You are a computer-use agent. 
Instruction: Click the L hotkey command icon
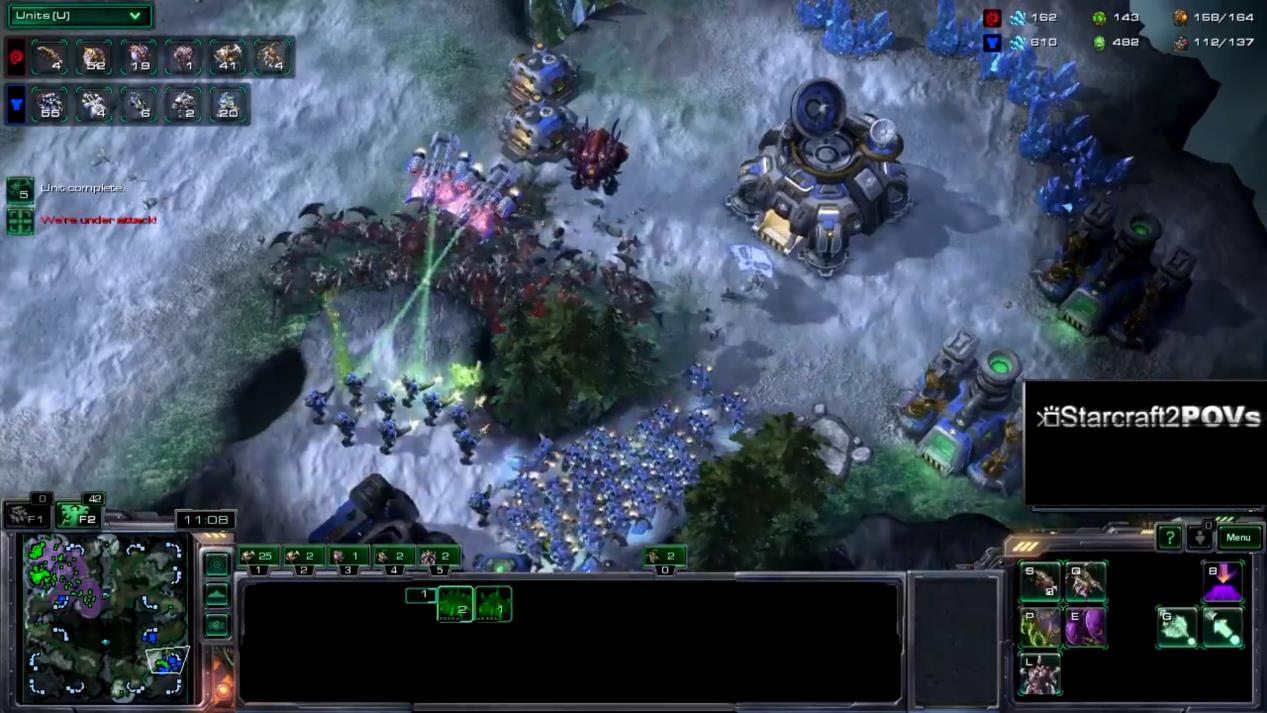[1040, 673]
